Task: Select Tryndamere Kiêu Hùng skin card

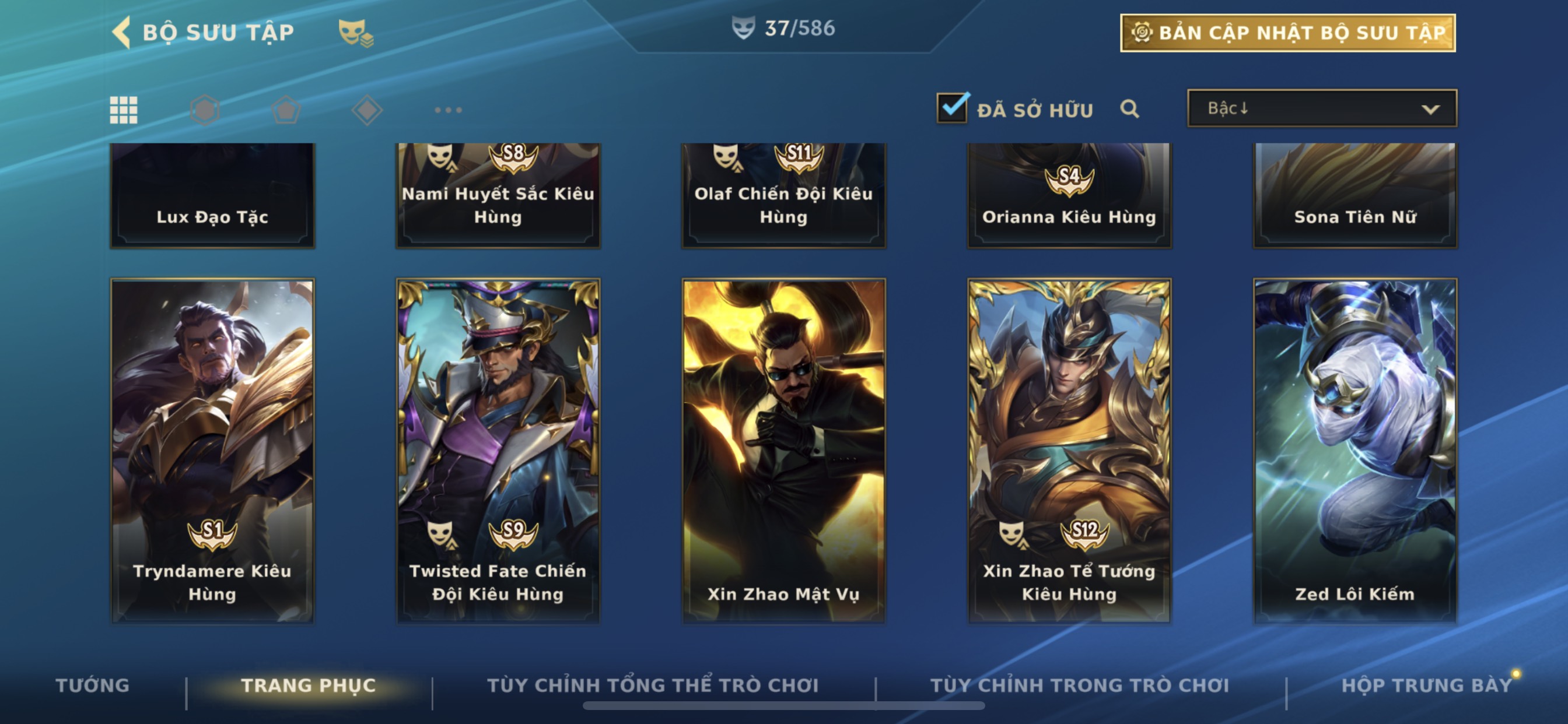Action: [212, 450]
